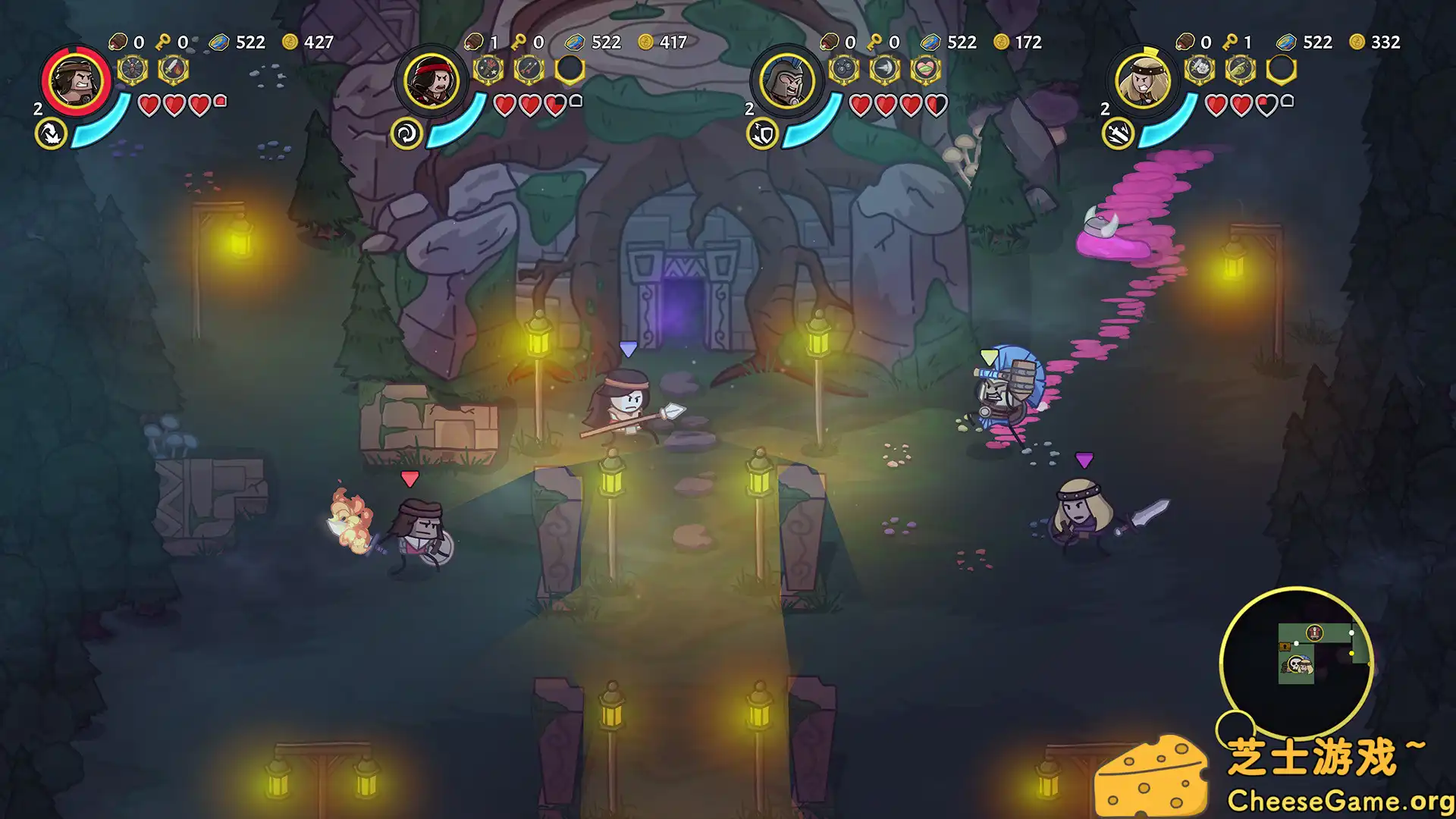Click the moon badge in player 3's loadout

[x=885, y=69]
